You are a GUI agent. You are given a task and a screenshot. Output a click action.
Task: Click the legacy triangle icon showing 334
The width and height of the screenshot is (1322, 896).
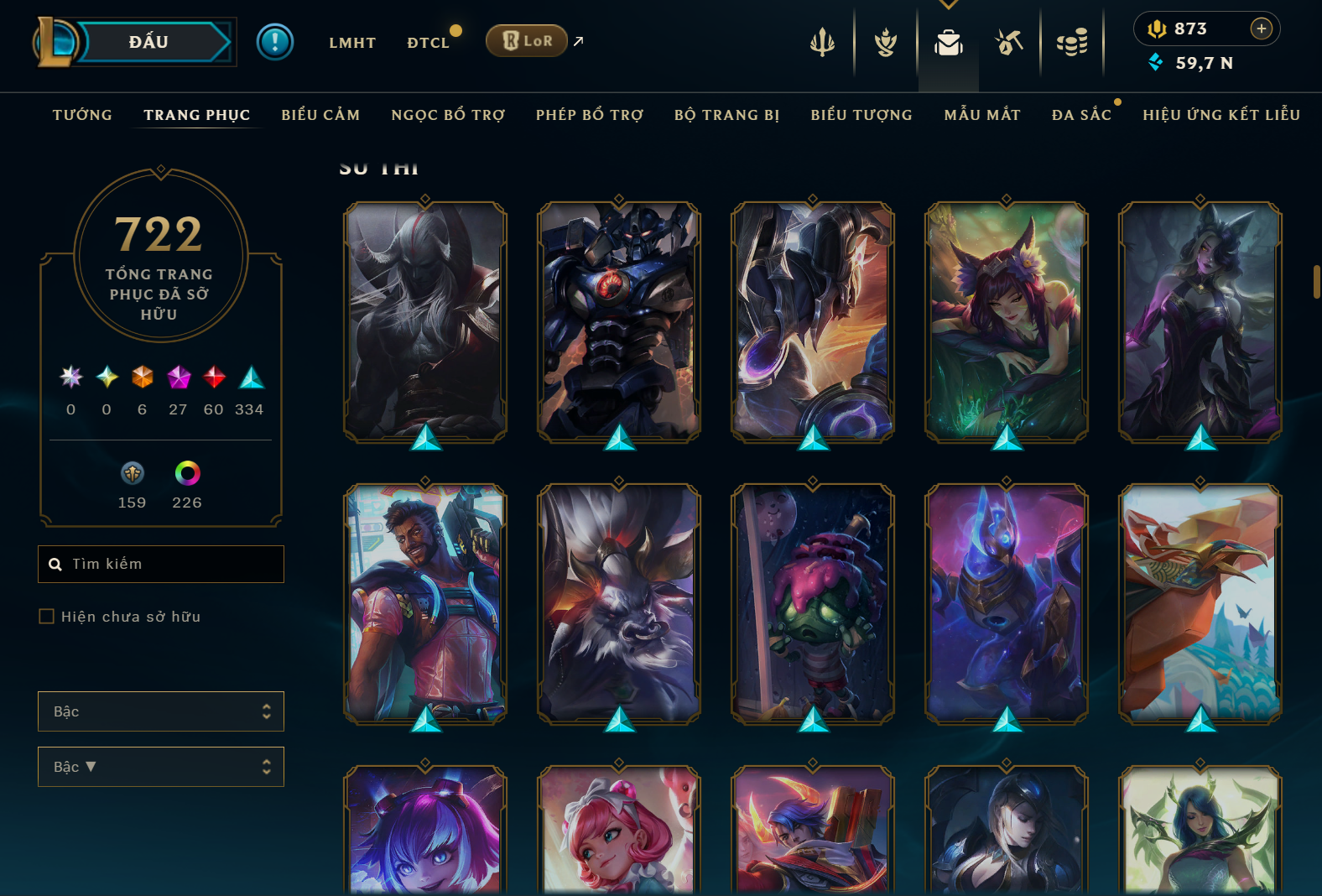[250, 379]
